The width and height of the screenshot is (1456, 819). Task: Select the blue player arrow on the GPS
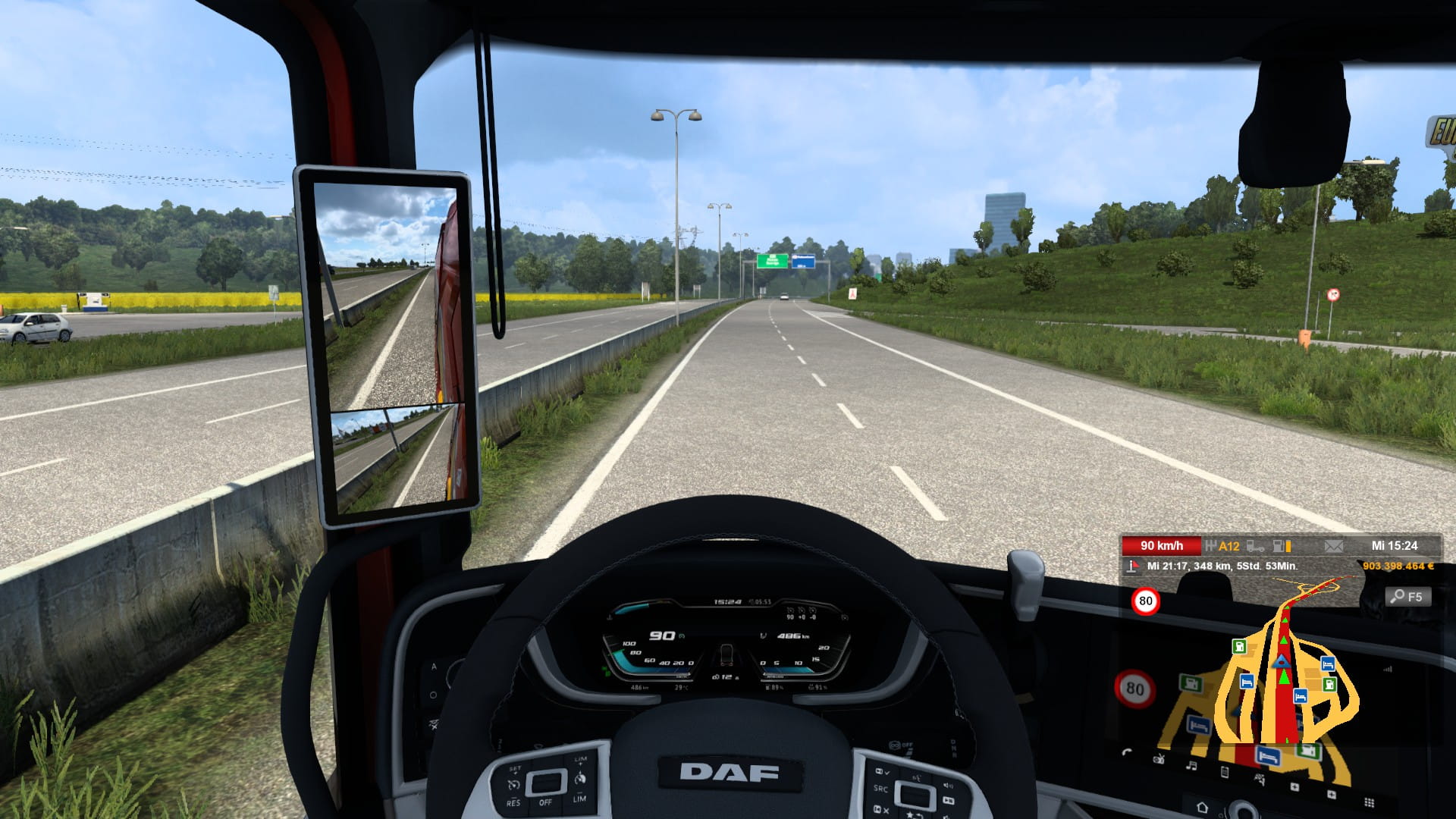(x=1282, y=662)
